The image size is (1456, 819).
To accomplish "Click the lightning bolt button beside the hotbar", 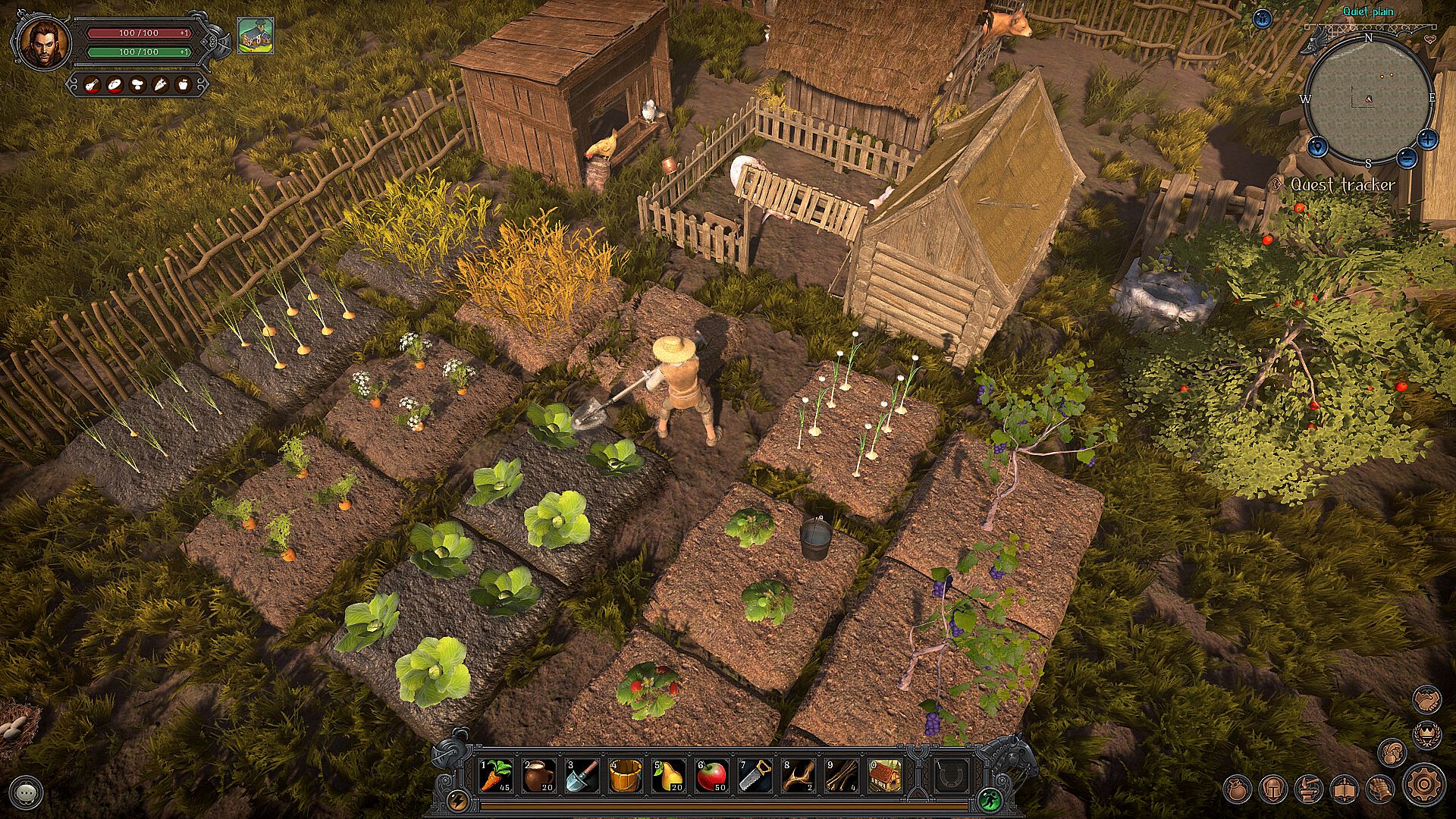I will (458, 800).
